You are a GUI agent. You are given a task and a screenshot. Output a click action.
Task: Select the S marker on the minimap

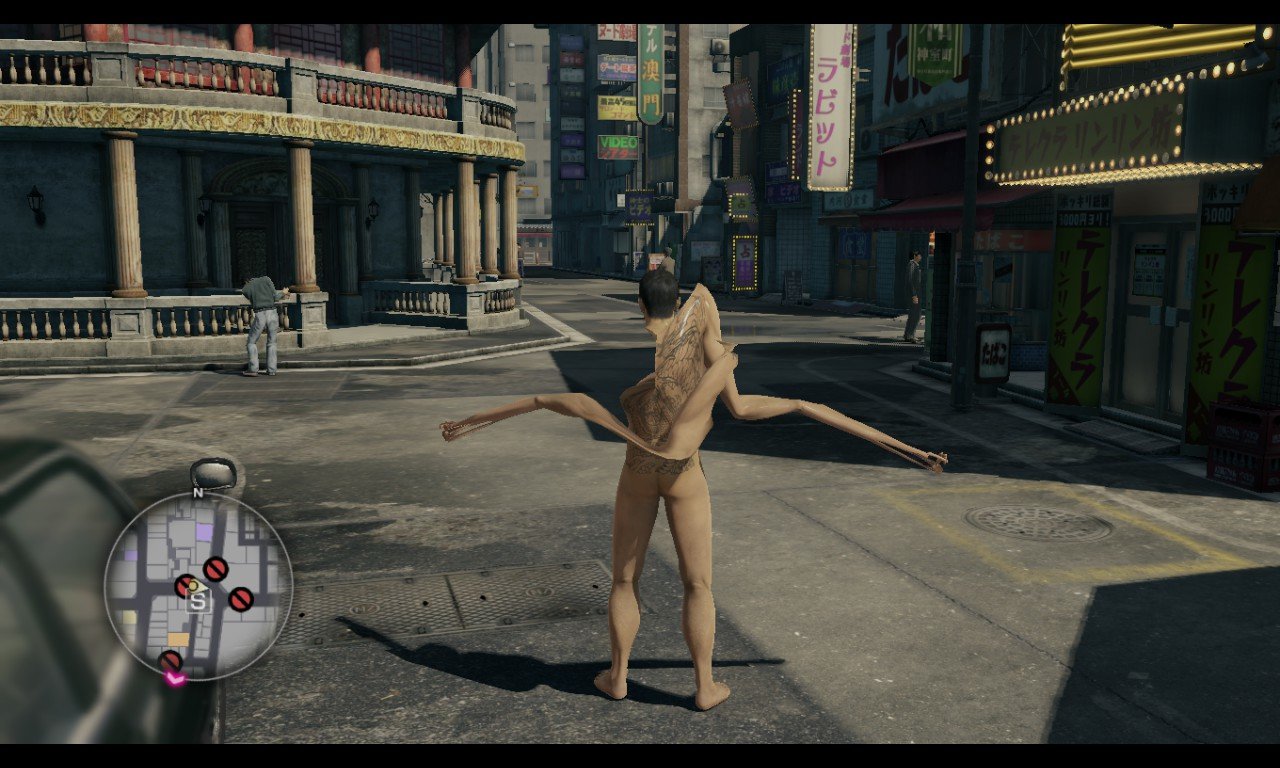(x=198, y=601)
